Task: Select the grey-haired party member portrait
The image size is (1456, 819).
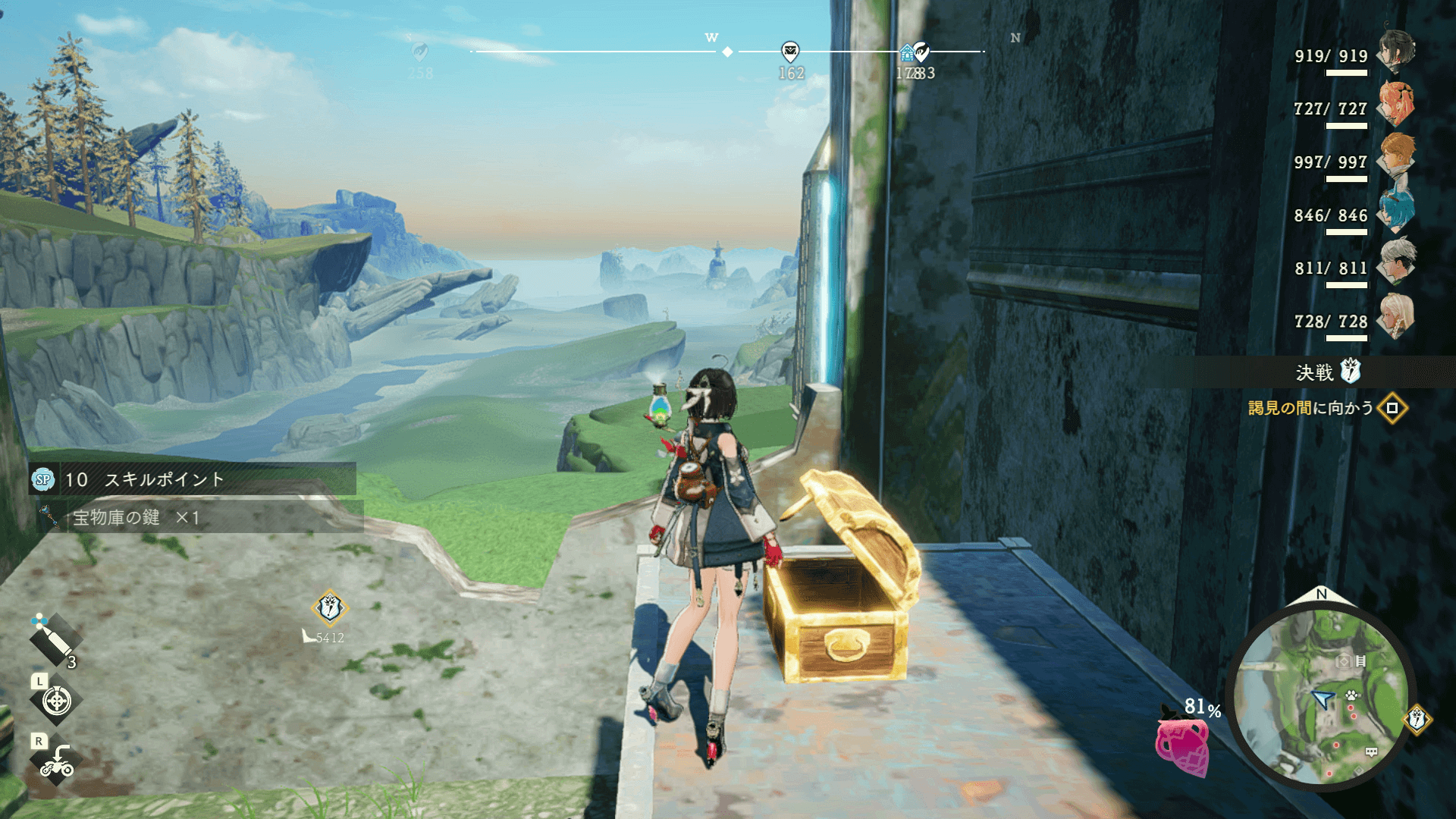Action: (x=1397, y=263)
